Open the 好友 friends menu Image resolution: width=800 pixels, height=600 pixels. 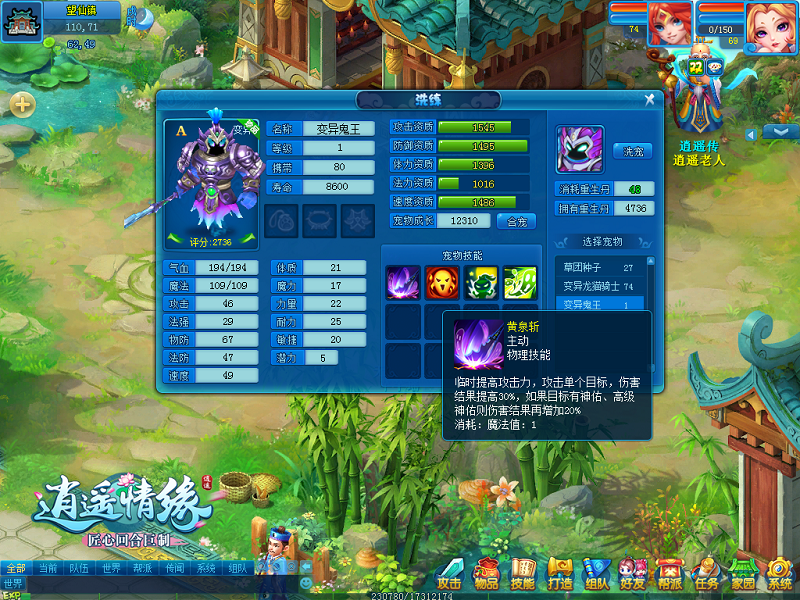(x=632, y=575)
